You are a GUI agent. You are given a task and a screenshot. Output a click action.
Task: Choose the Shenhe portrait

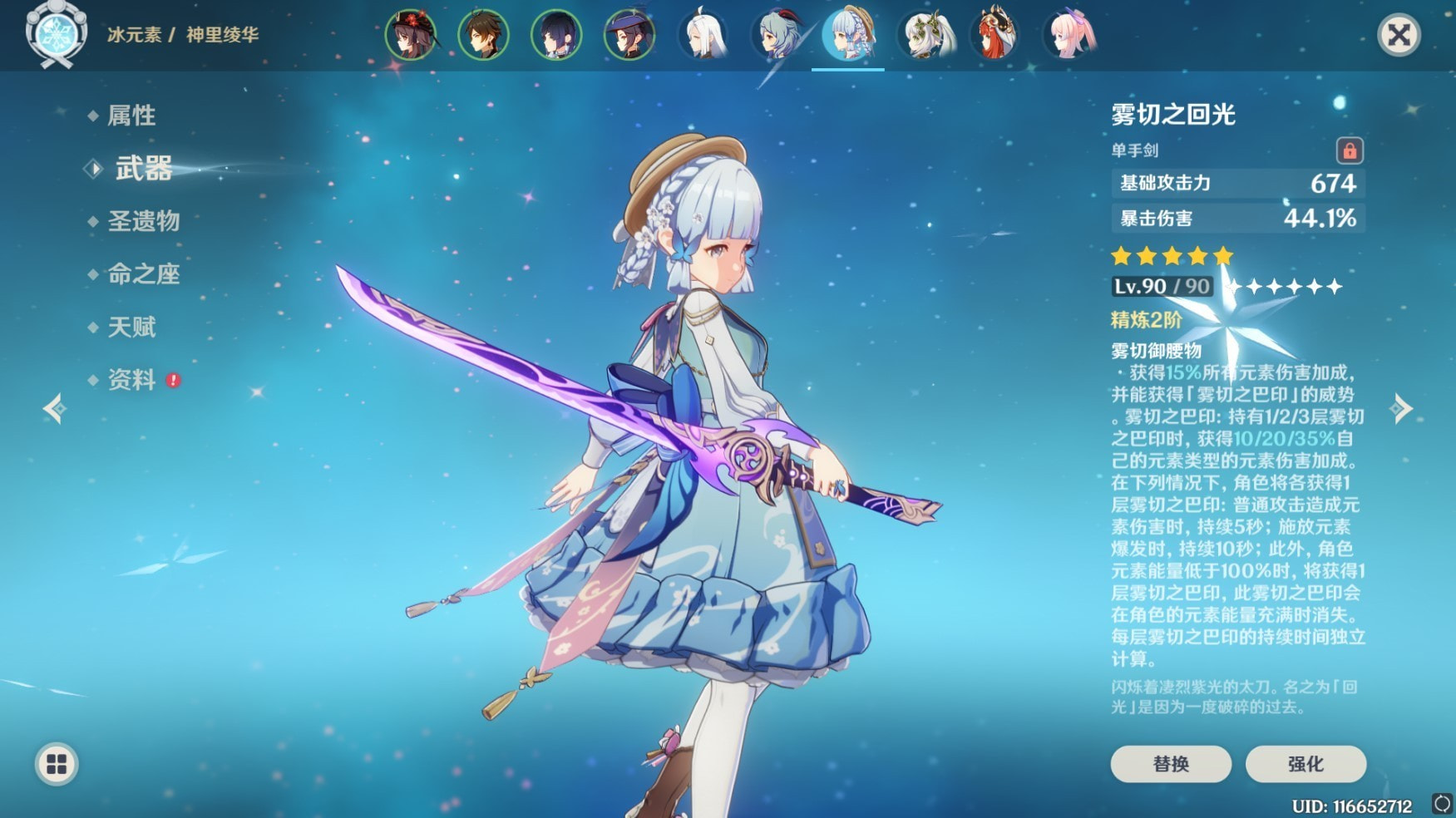703,35
